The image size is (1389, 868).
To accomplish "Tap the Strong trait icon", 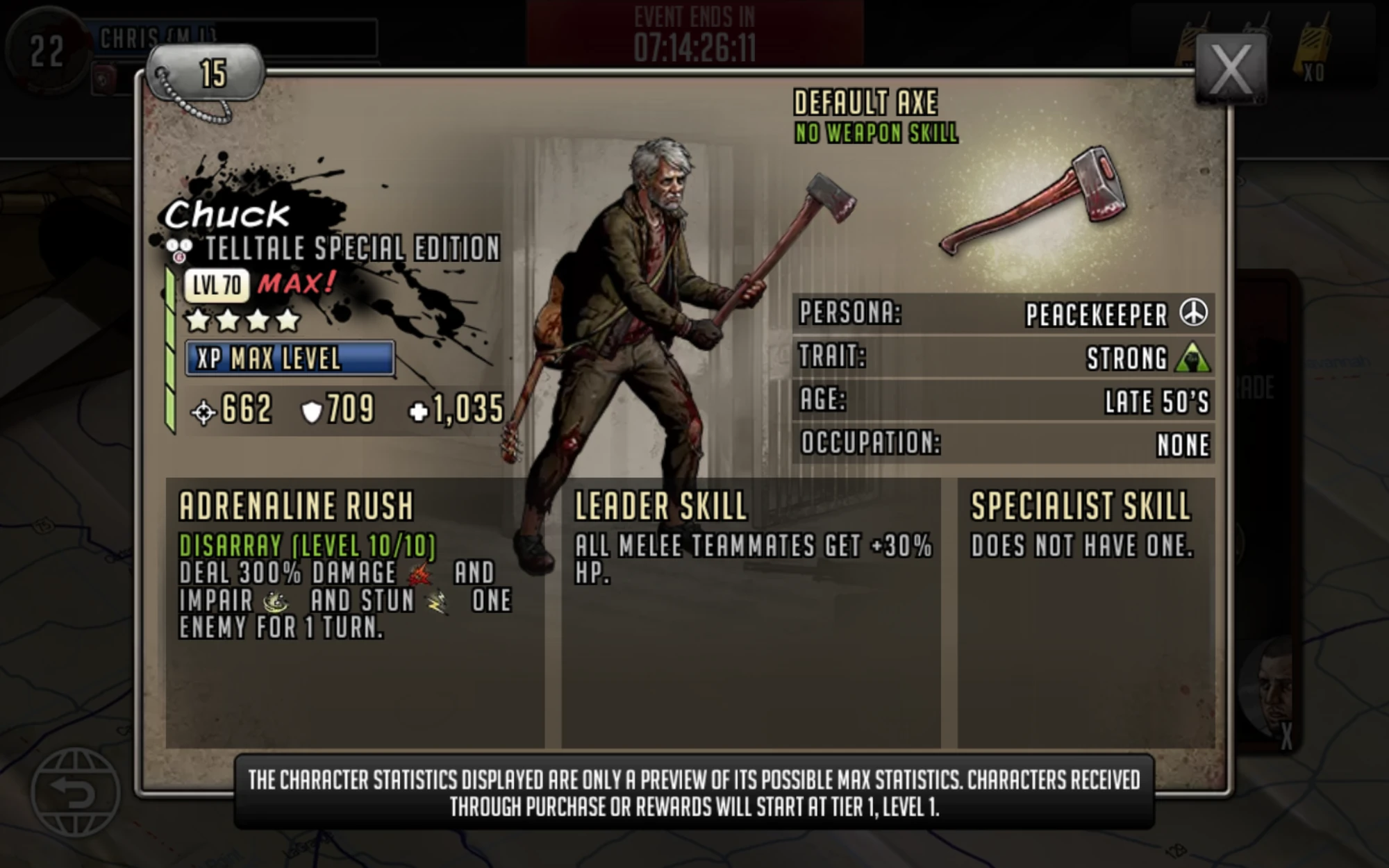I will [x=1192, y=358].
